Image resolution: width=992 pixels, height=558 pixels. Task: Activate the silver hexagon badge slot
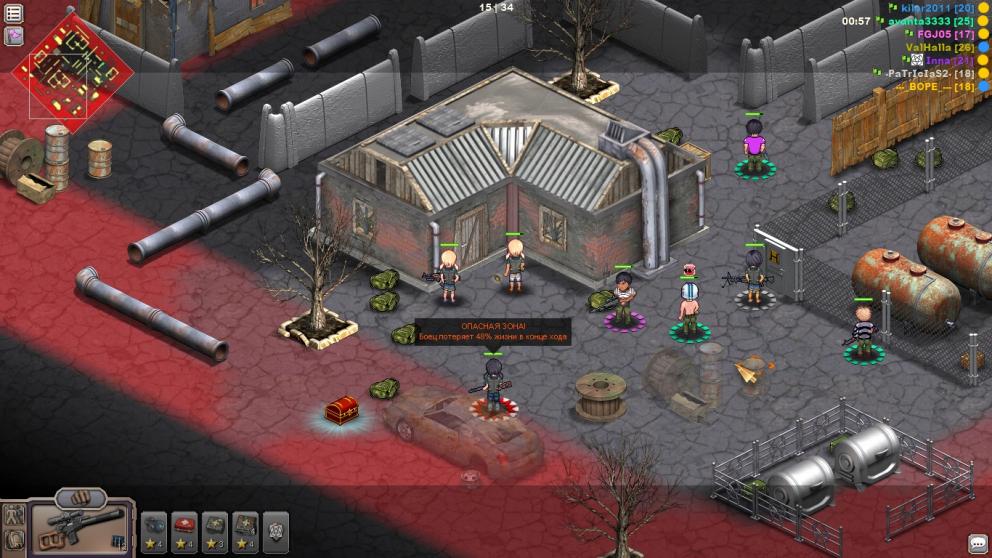pos(276,527)
